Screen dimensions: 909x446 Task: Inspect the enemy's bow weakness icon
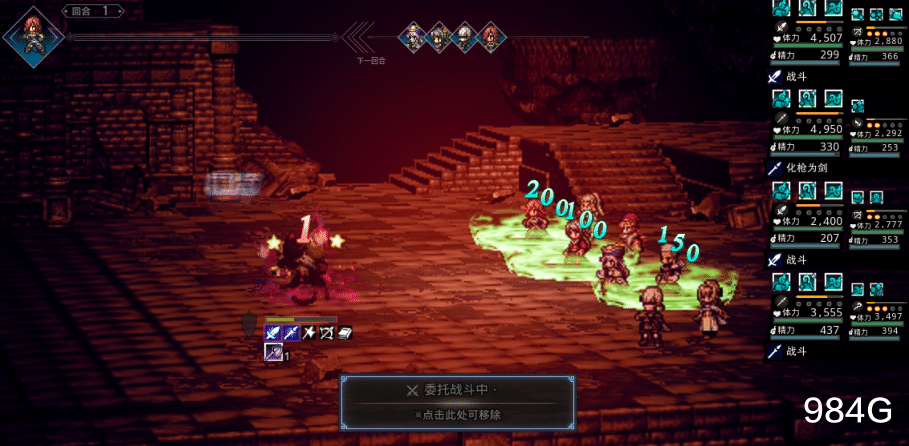(326, 332)
